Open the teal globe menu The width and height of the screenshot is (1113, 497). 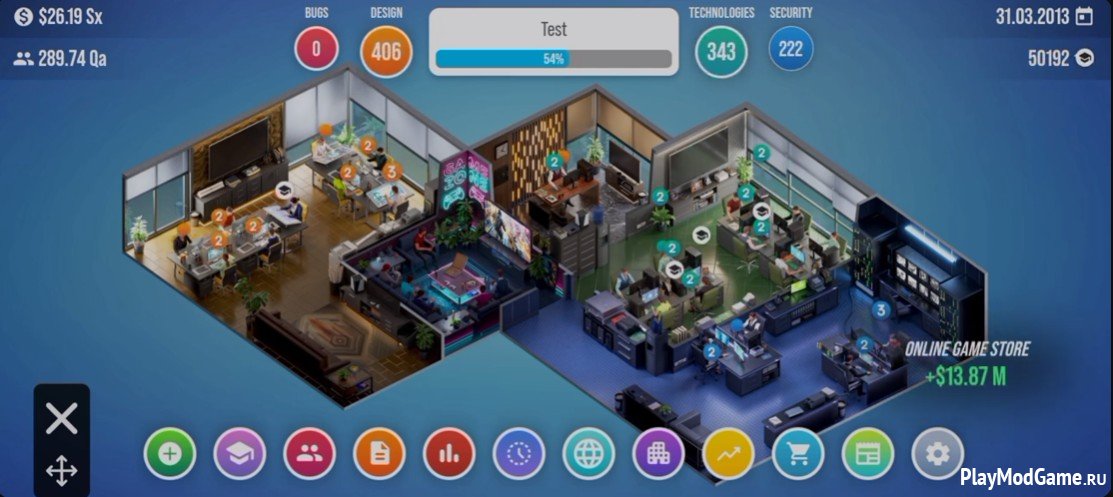pyautogui.click(x=588, y=454)
